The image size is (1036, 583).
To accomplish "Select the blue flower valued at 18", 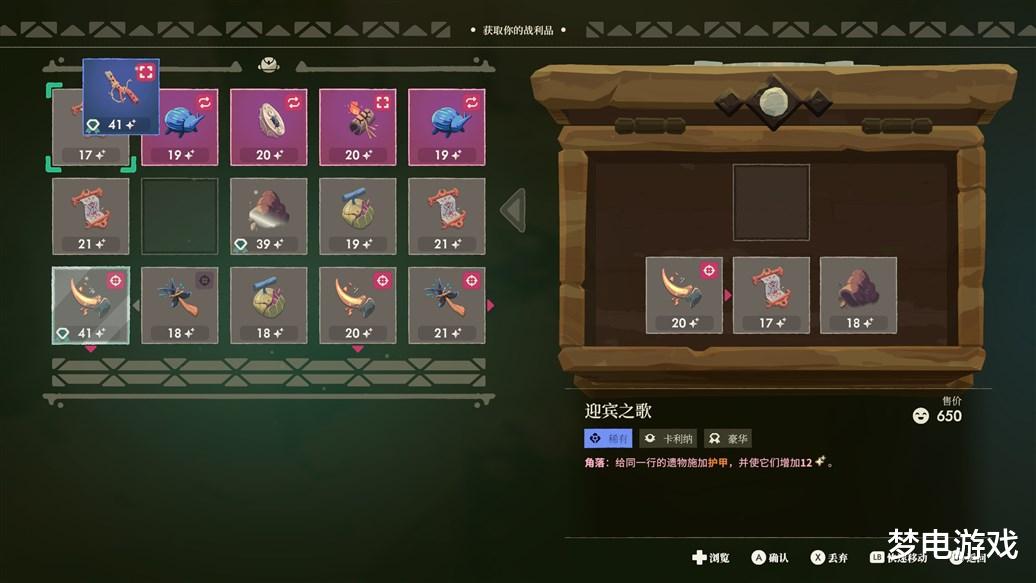I will (179, 305).
